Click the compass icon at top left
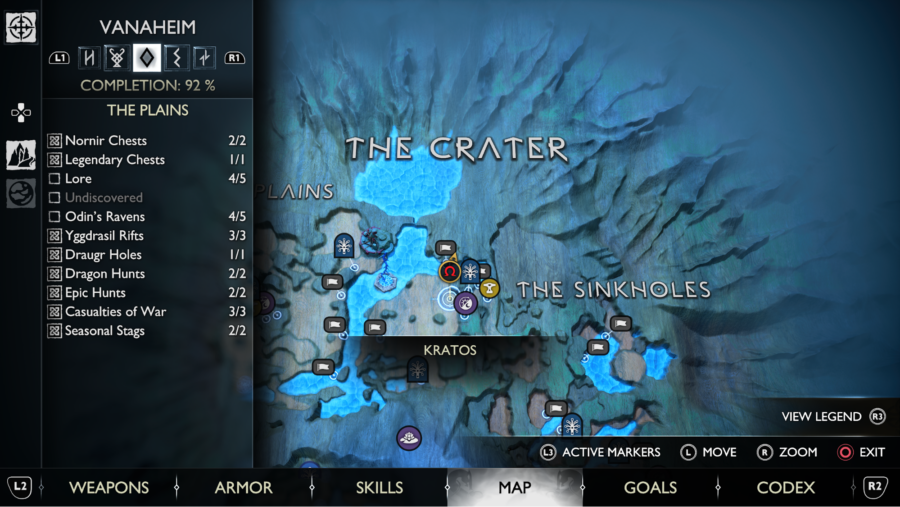 click(x=21, y=27)
